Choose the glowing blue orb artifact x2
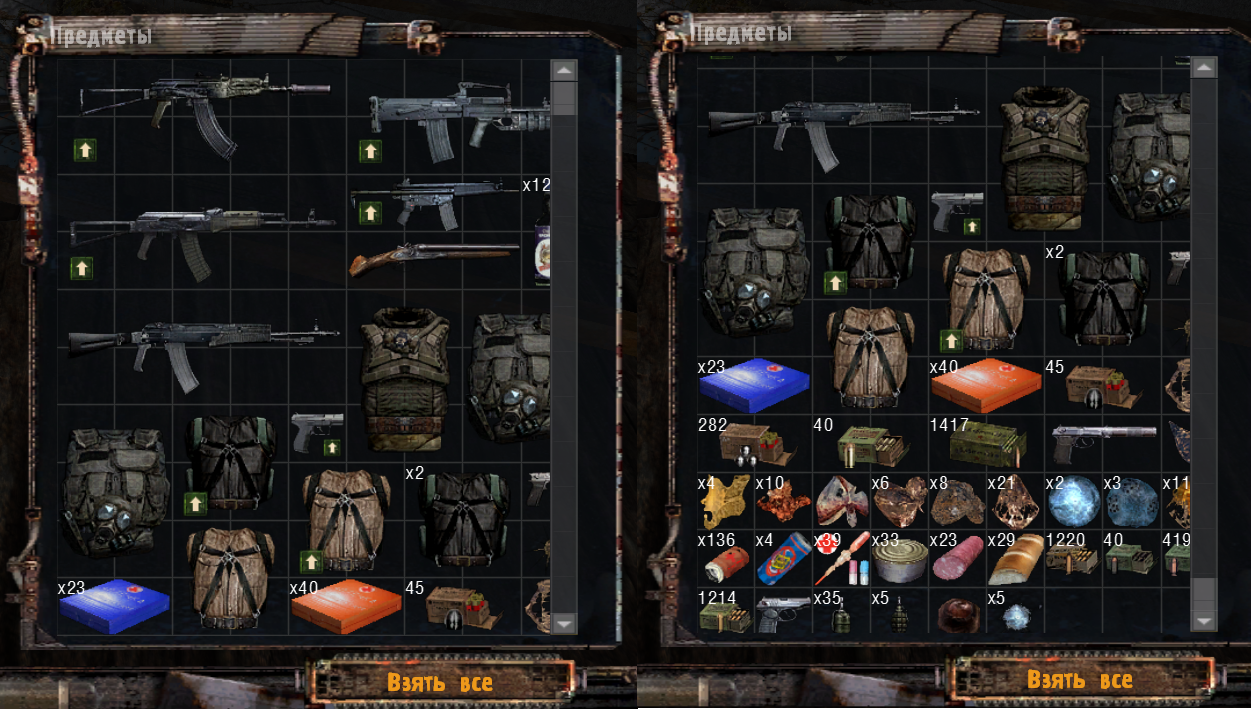Screen dimensions: 1251x709 1073,500
